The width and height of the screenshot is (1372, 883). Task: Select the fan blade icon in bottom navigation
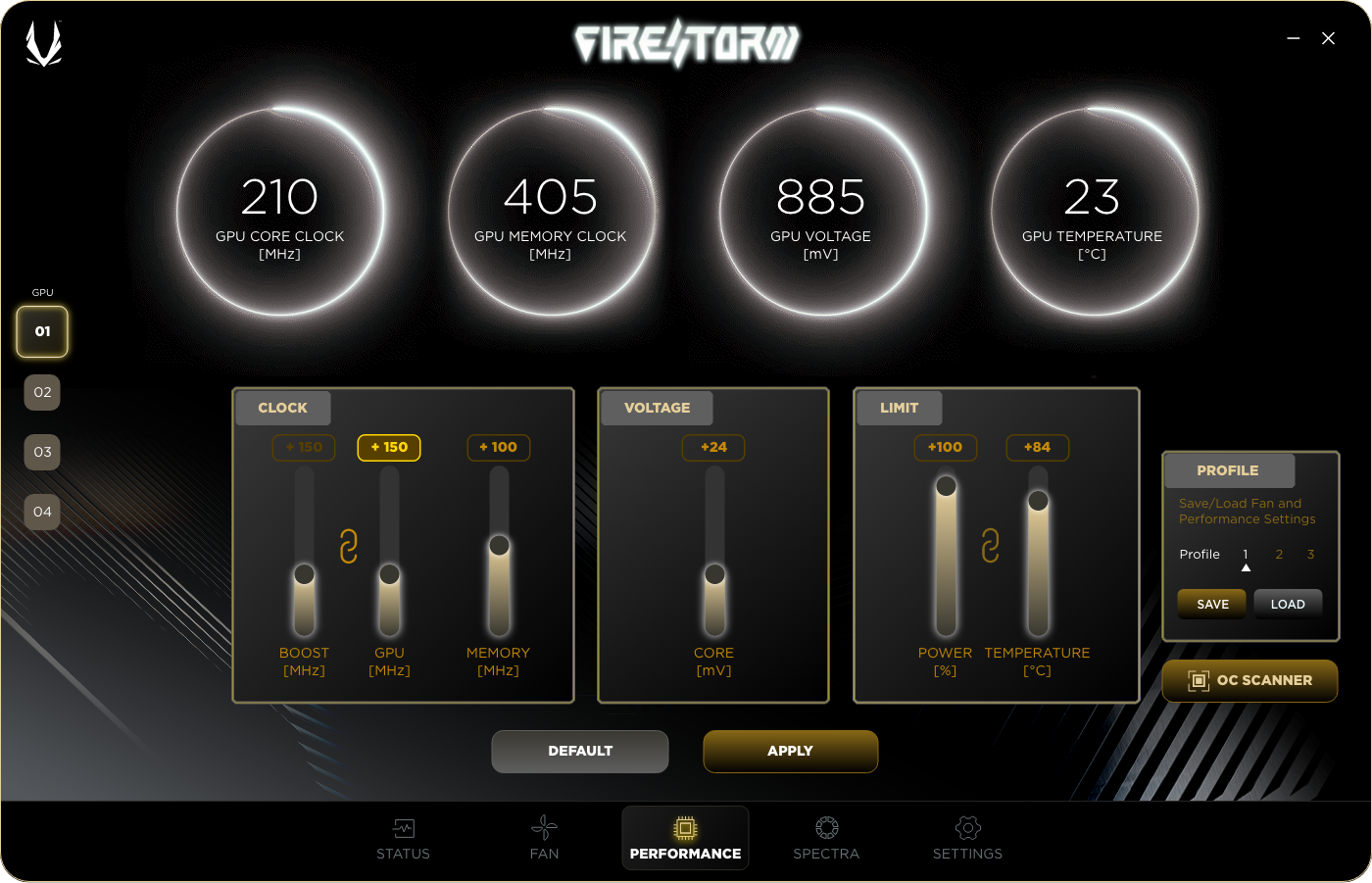click(544, 827)
